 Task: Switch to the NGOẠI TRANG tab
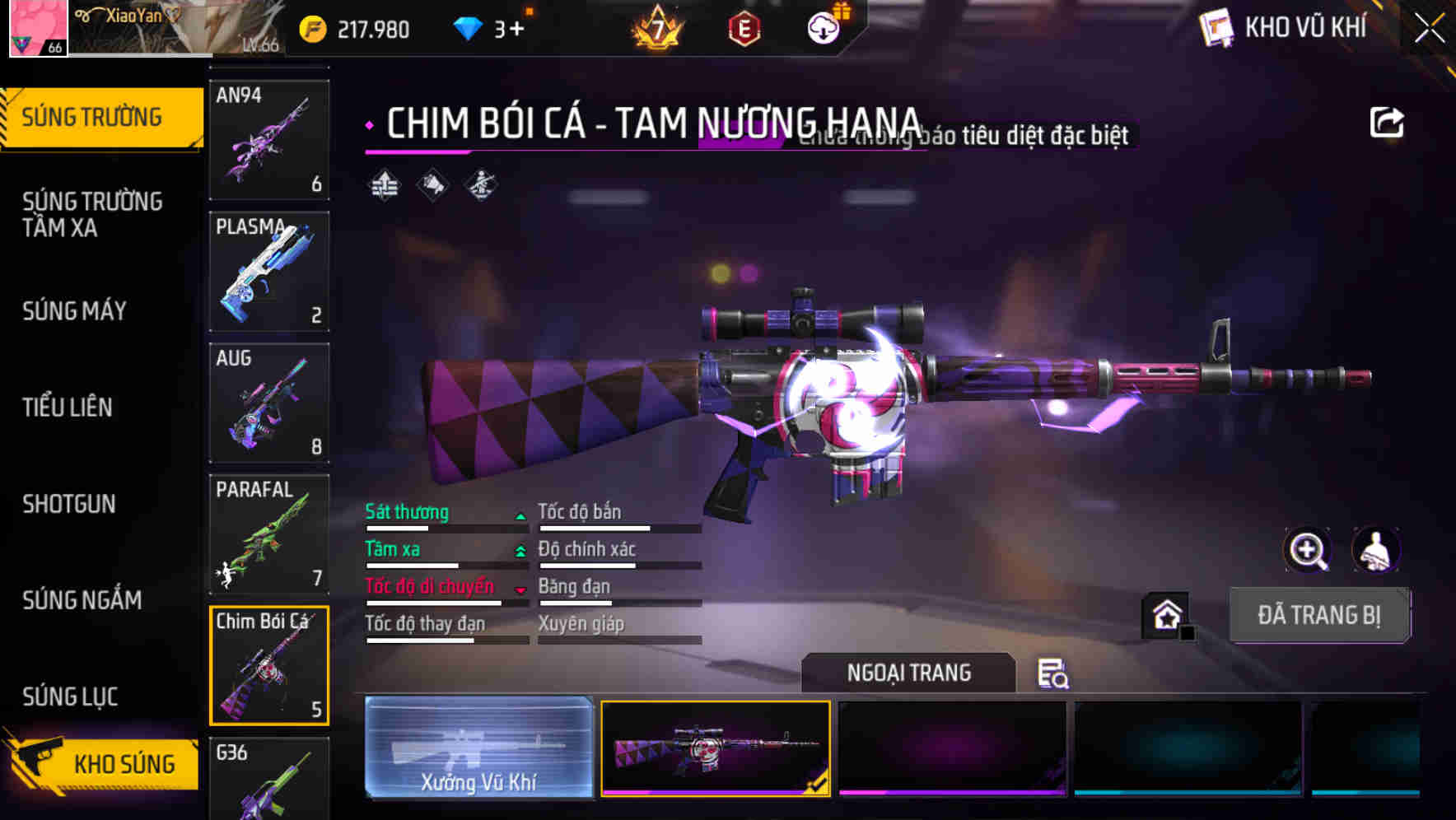tap(908, 673)
